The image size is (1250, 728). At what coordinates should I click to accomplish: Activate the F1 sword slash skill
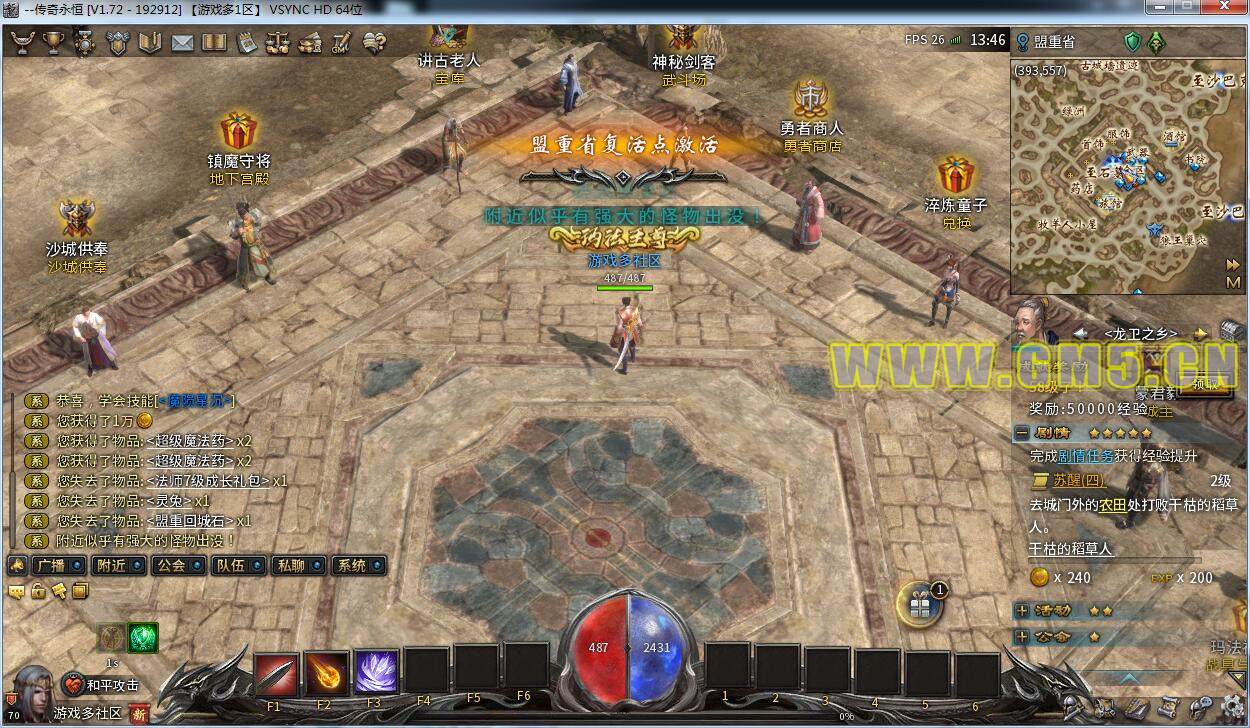[x=276, y=673]
